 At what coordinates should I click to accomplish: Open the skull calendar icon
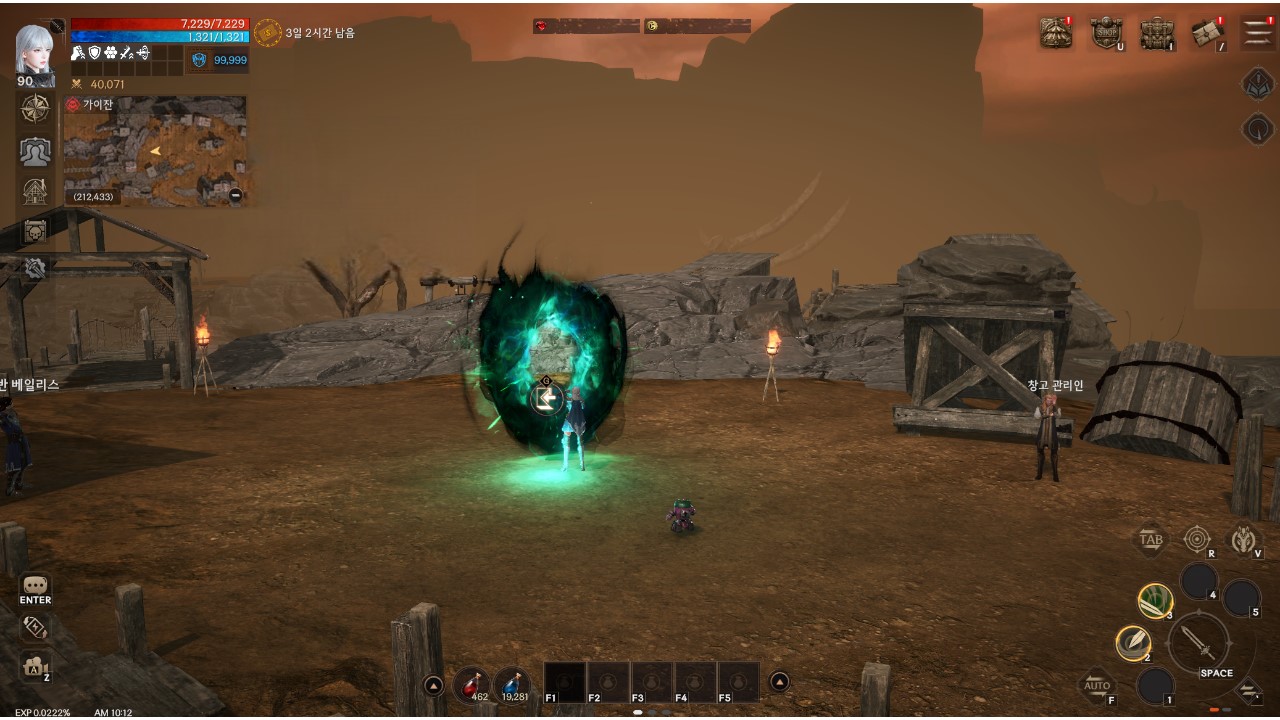coord(35,231)
